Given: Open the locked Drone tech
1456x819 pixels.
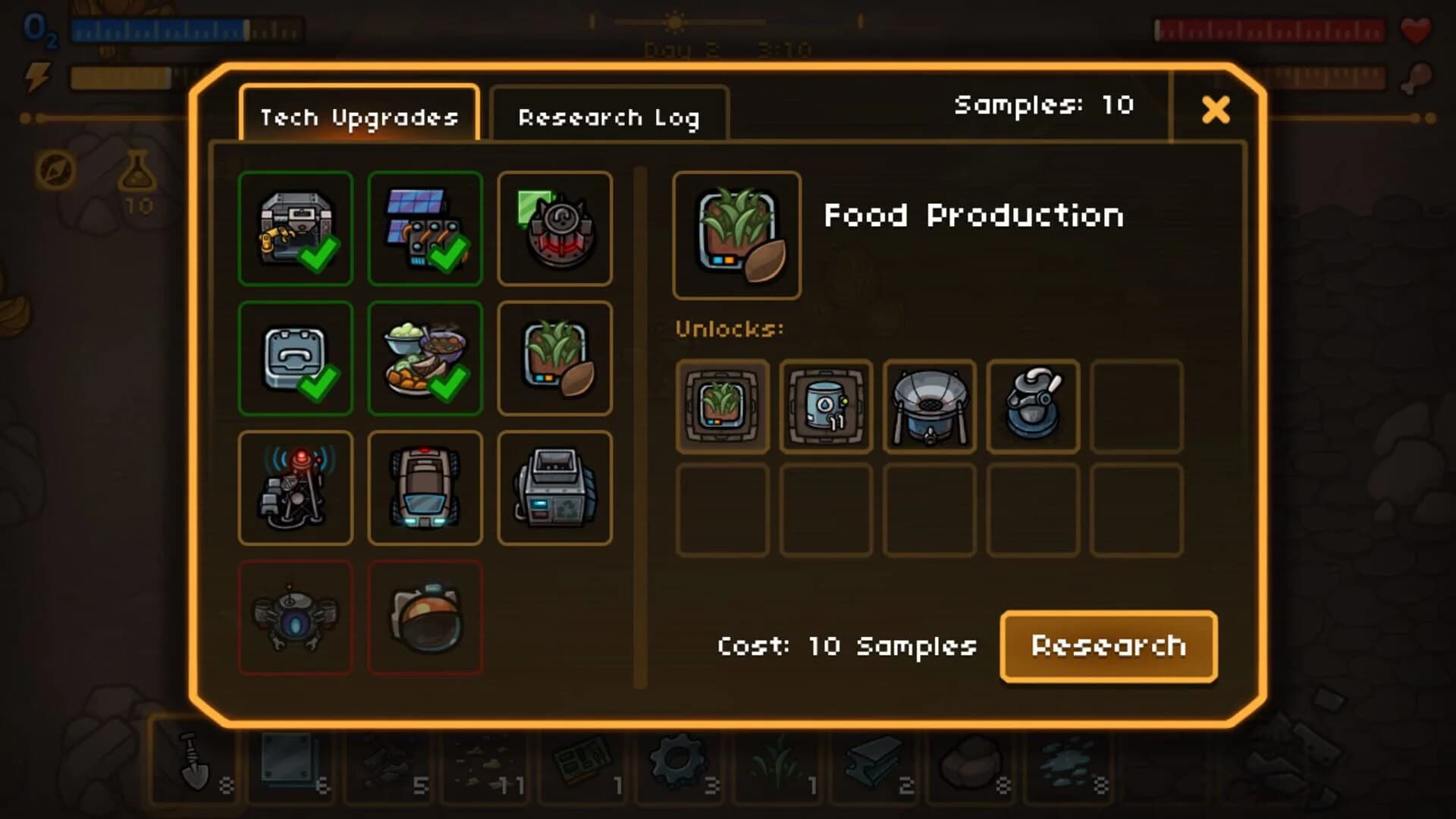Looking at the screenshot, I should coord(296,617).
